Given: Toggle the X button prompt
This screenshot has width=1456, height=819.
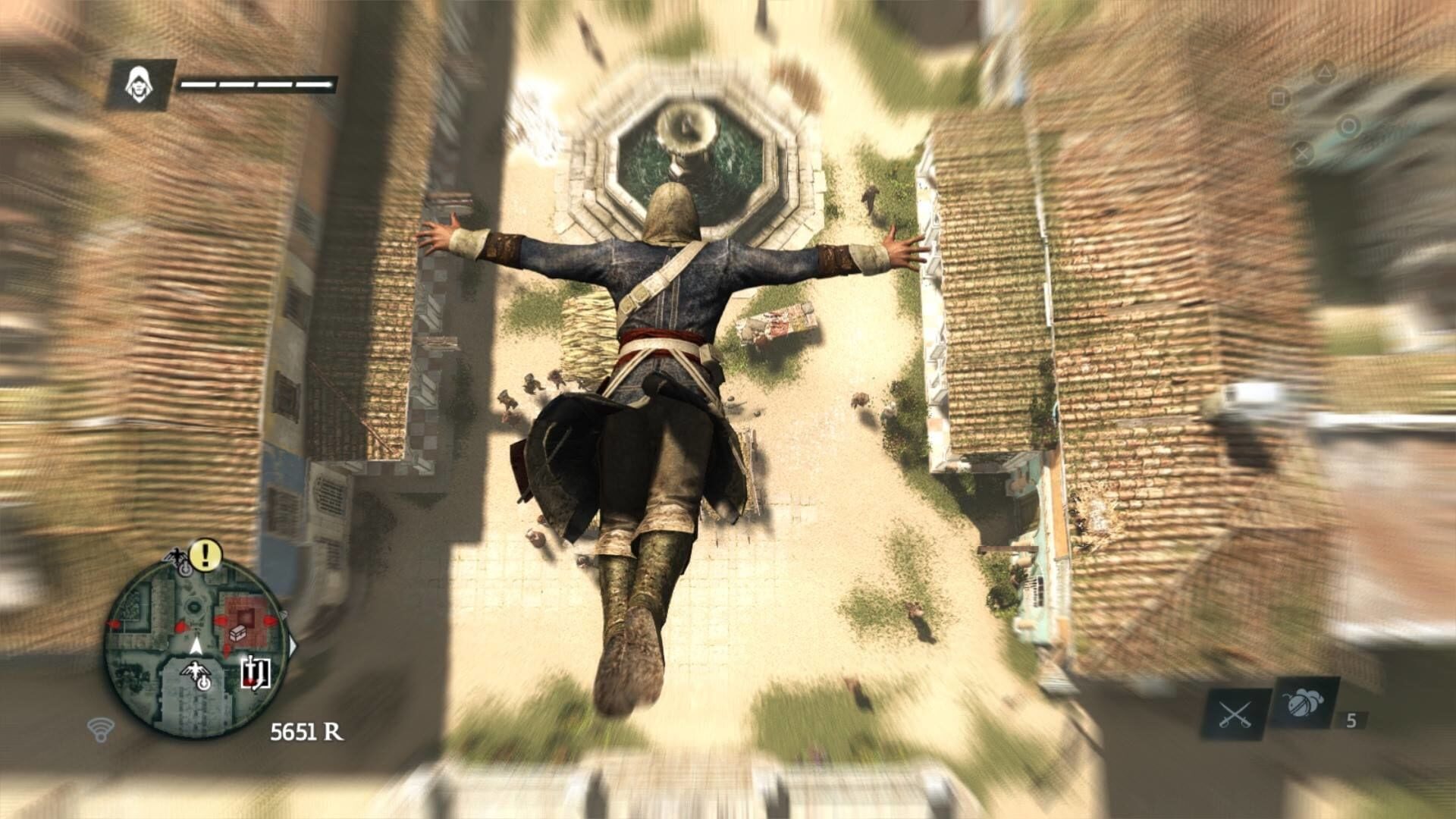Looking at the screenshot, I should (1303, 153).
